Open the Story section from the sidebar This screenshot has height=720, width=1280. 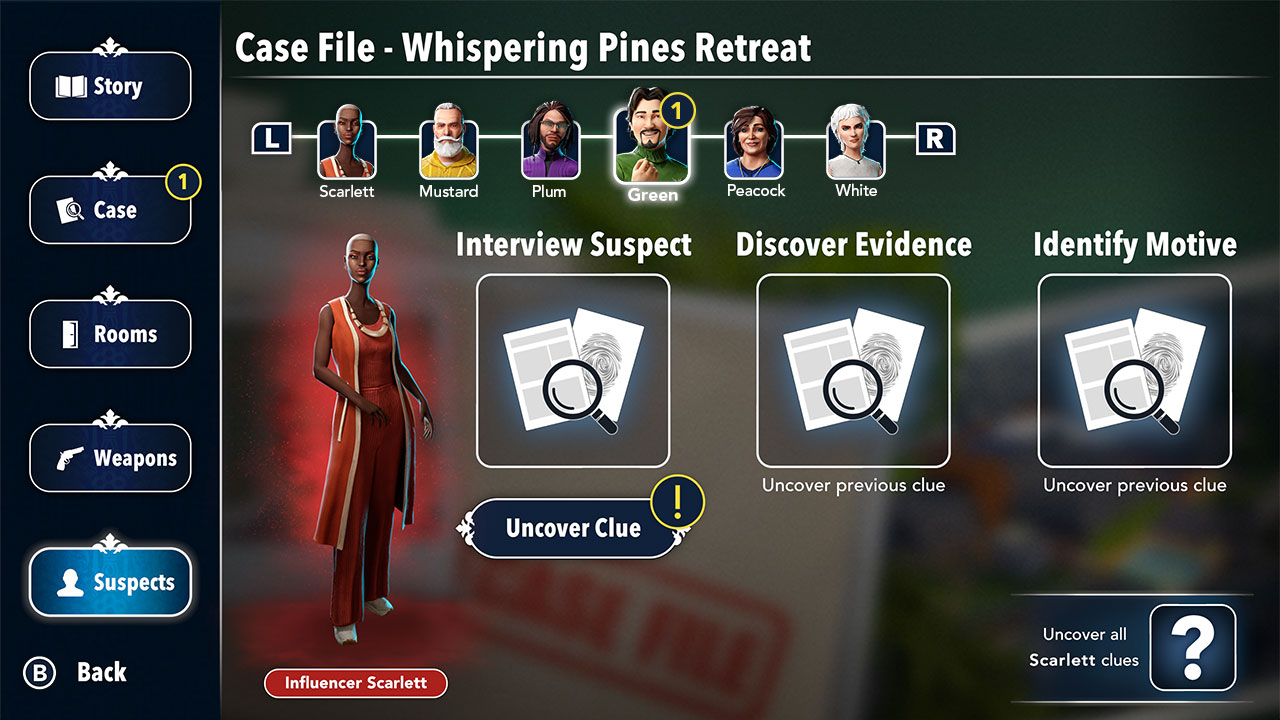point(110,86)
